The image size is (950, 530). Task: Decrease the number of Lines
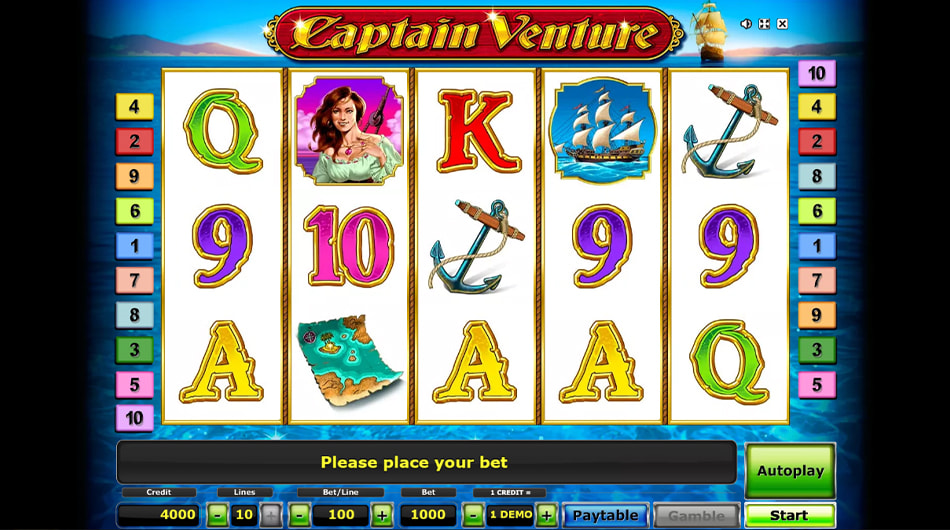(x=217, y=515)
